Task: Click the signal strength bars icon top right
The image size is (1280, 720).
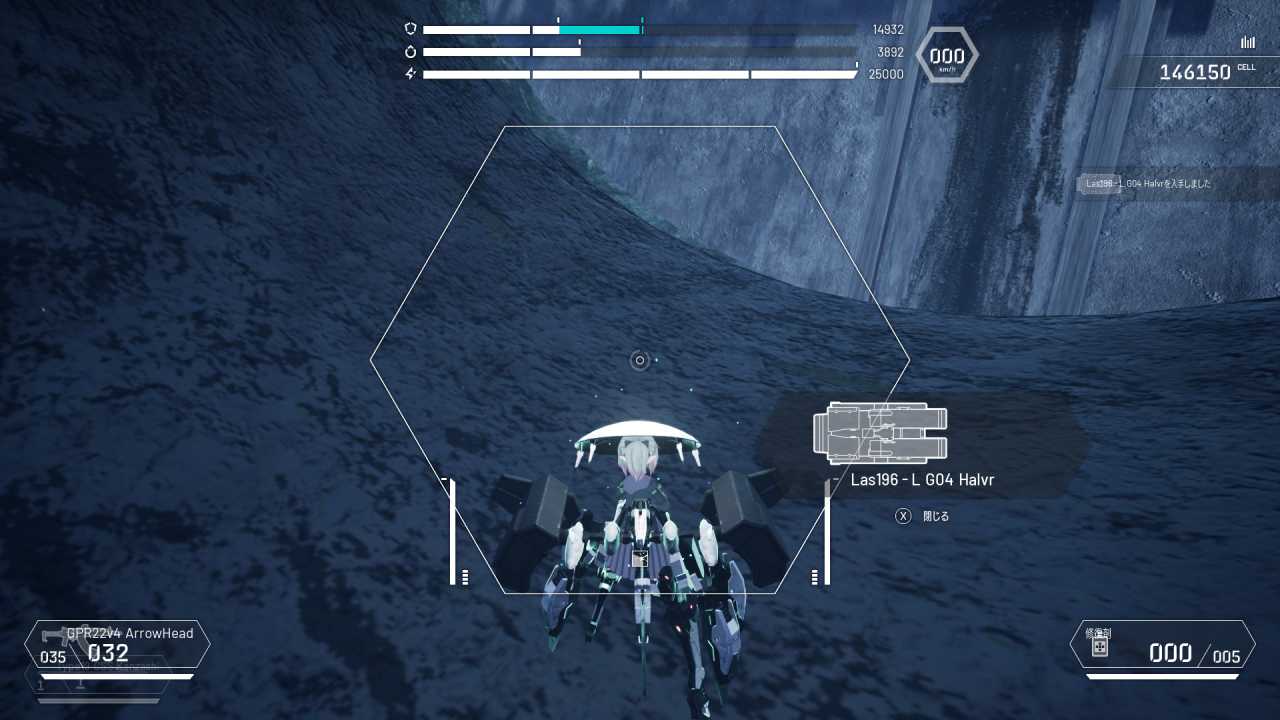Action: click(1247, 42)
